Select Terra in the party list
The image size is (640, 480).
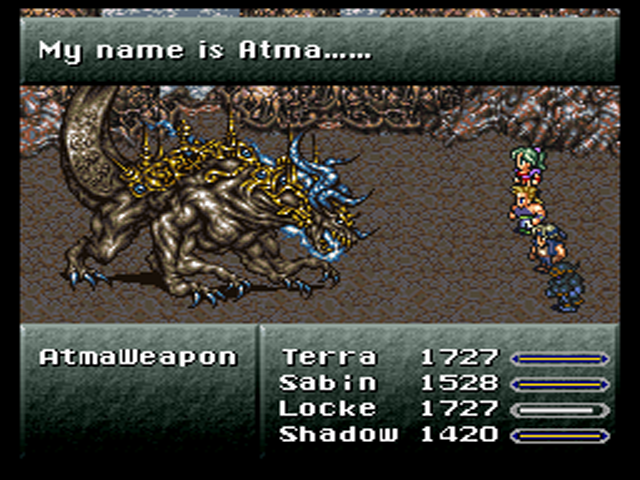pos(329,357)
